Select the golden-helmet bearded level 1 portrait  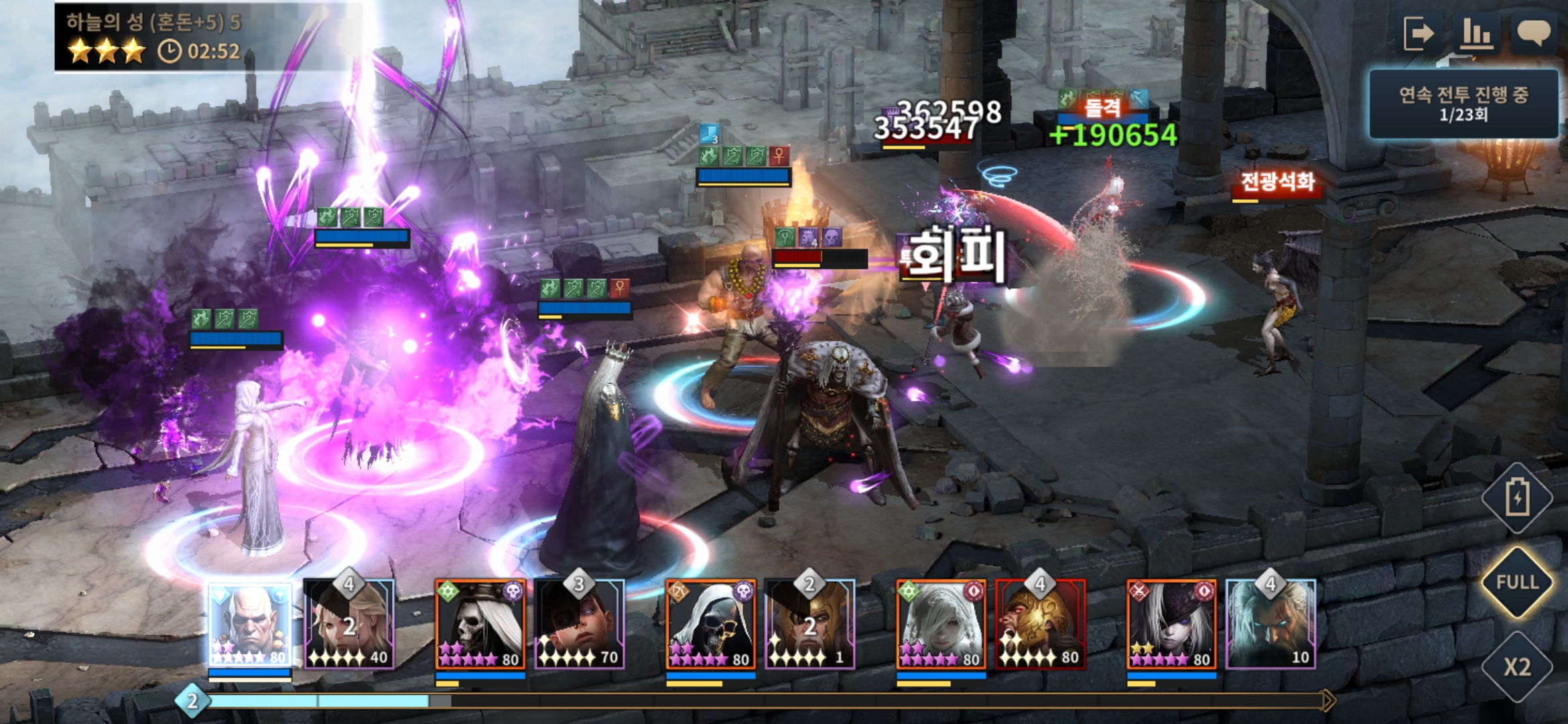click(x=809, y=625)
